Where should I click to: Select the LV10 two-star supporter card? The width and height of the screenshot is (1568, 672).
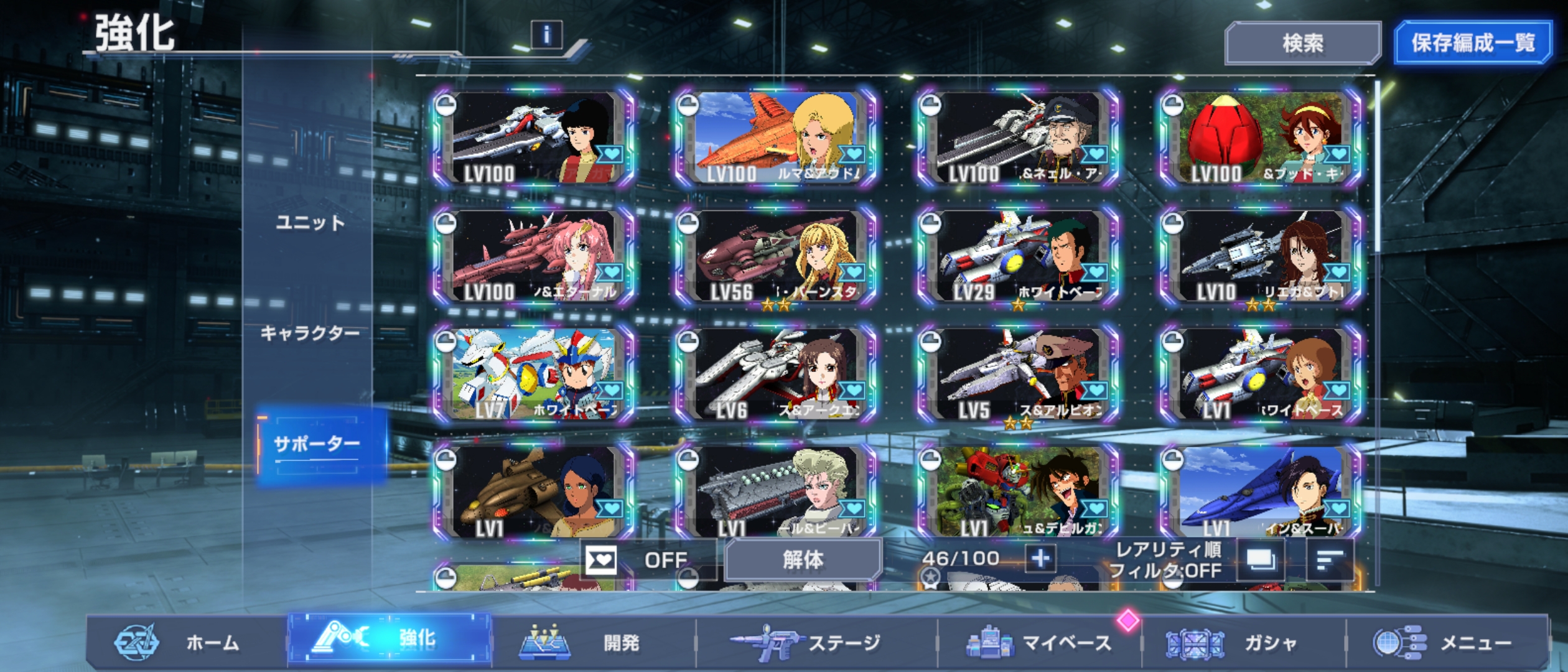tap(1260, 256)
